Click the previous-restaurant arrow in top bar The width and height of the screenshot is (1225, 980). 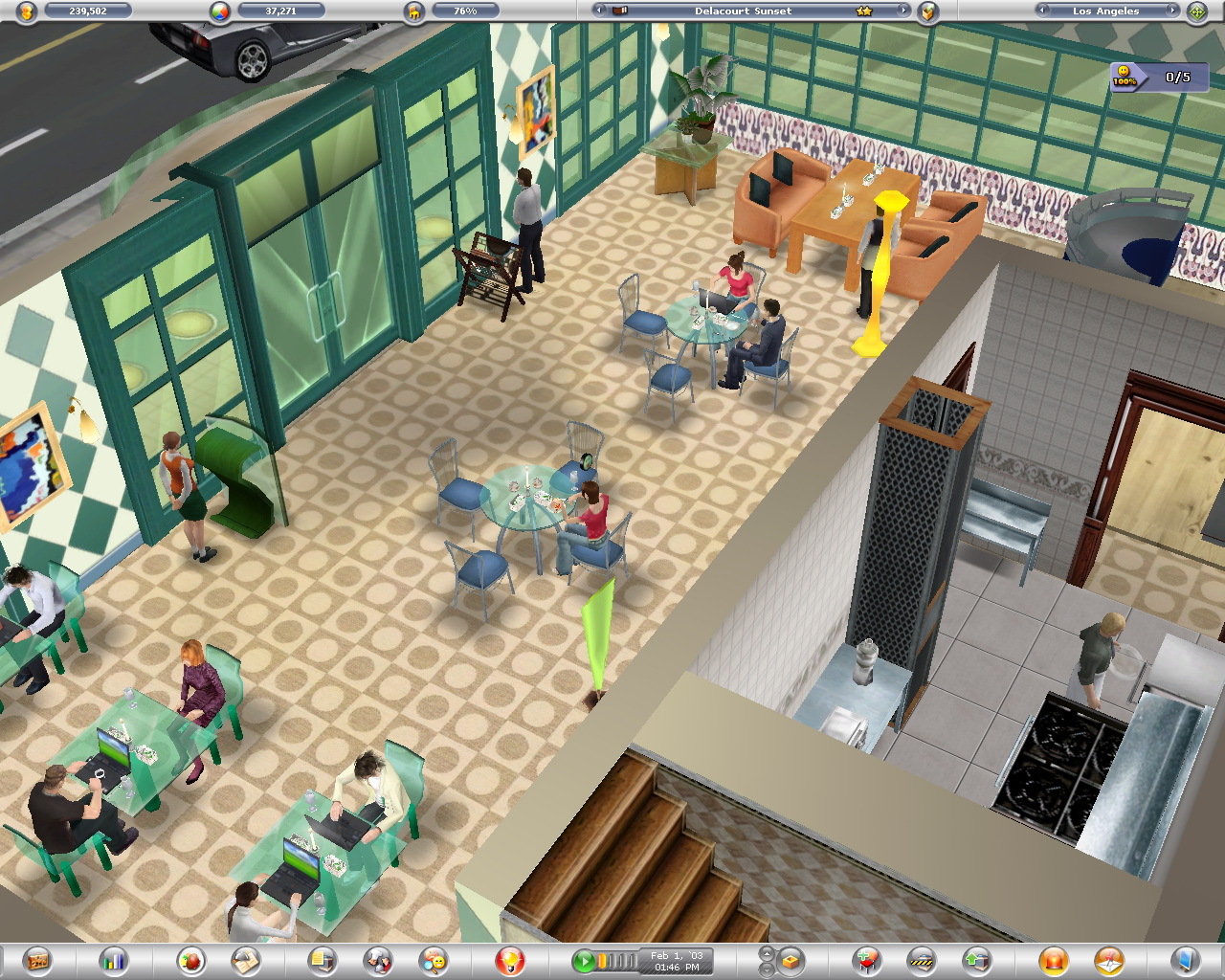pos(598,11)
